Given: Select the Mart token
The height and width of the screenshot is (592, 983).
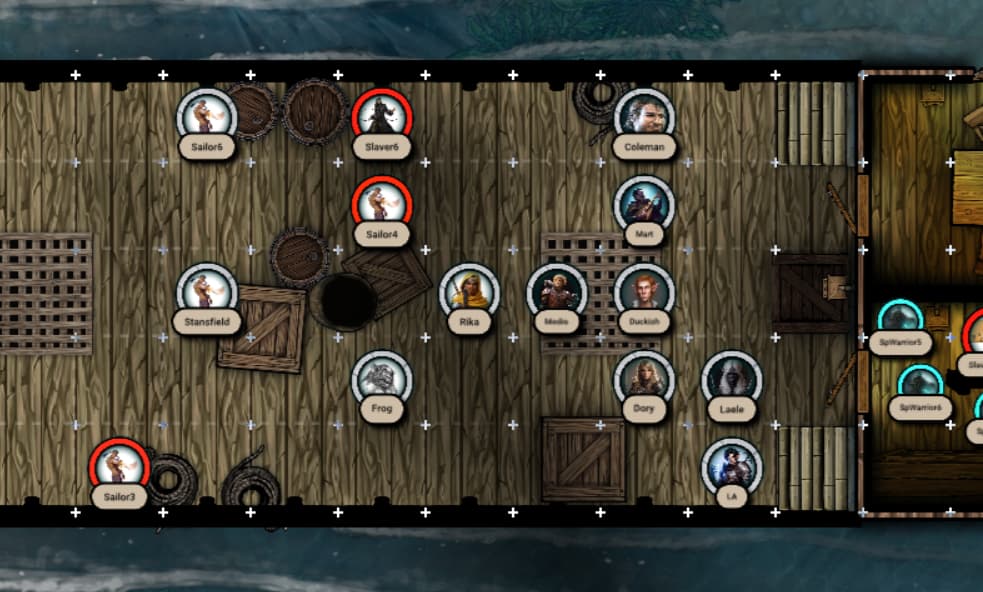Looking at the screenshot, I should click(644, 204).
